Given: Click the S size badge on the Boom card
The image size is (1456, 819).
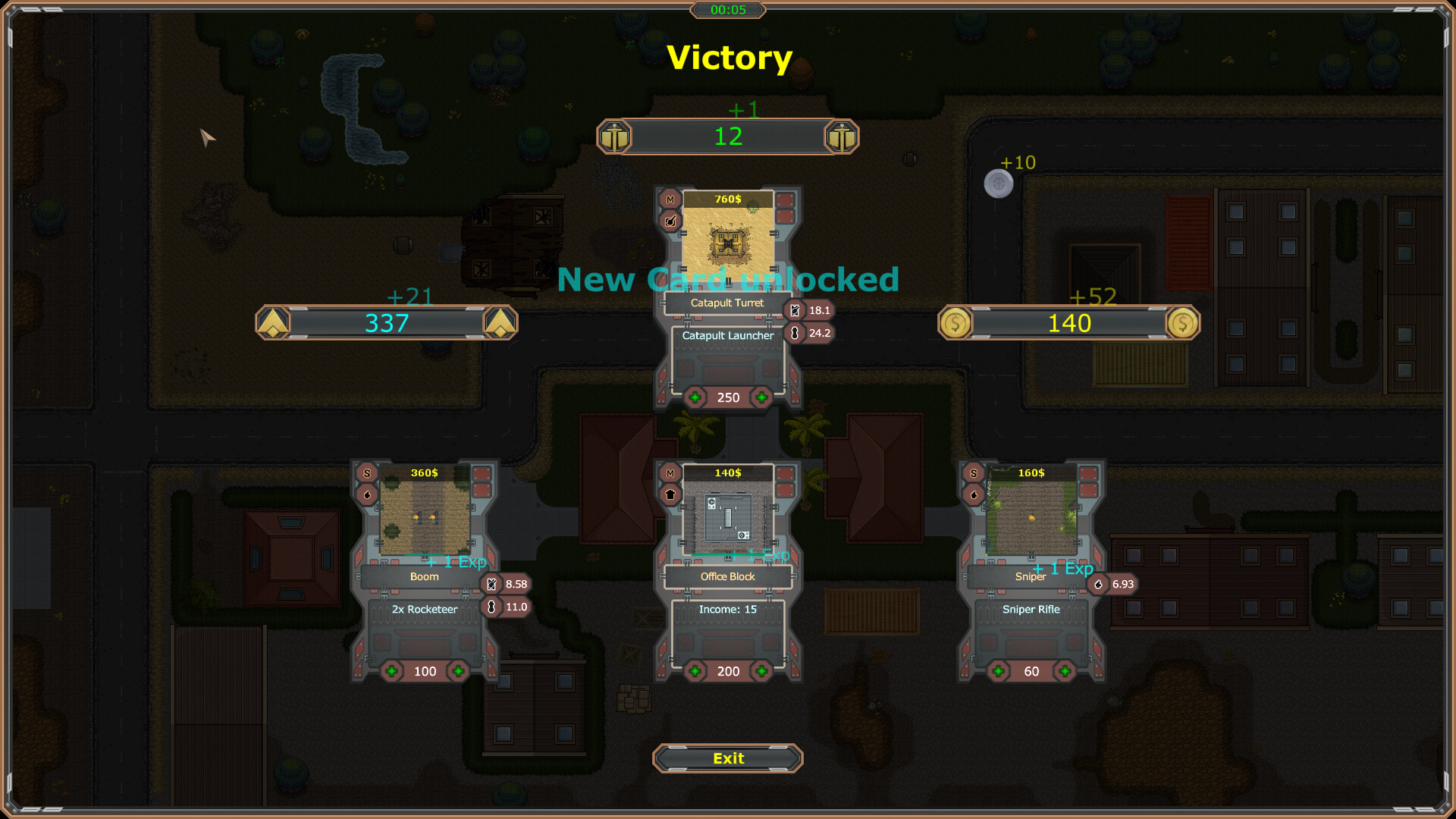Looking at the screenshot, I should 367,472.
